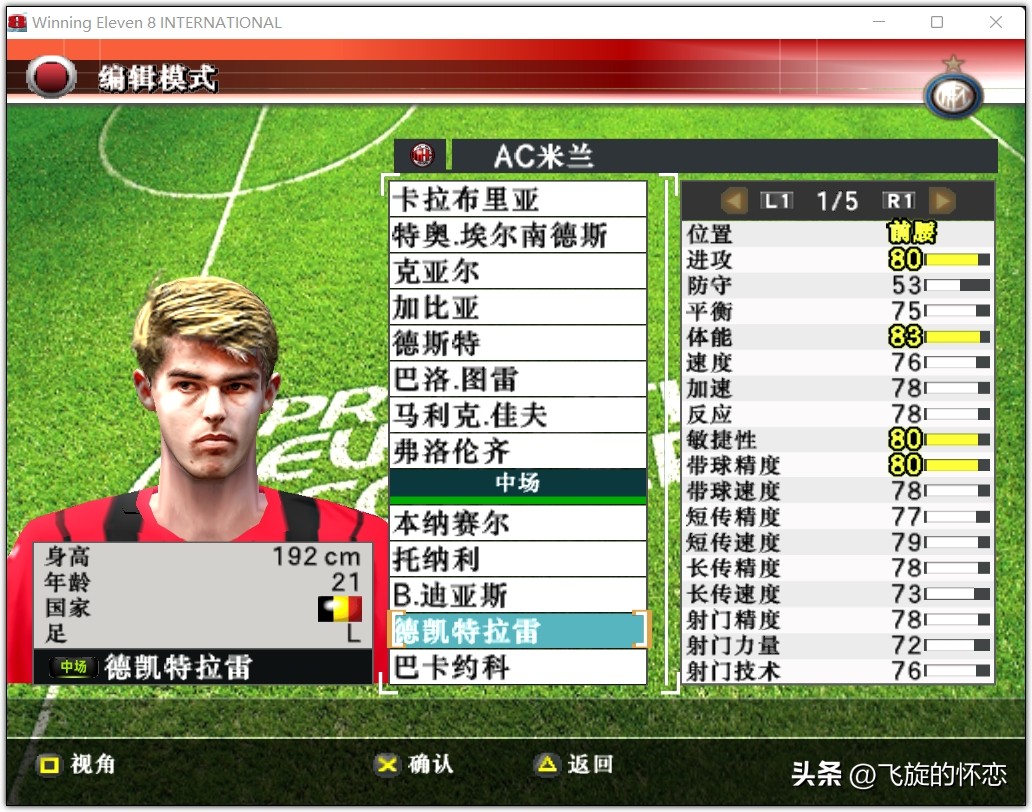
Task: Choose 德斯特 from the player list
Action: (x=518, y=343)
